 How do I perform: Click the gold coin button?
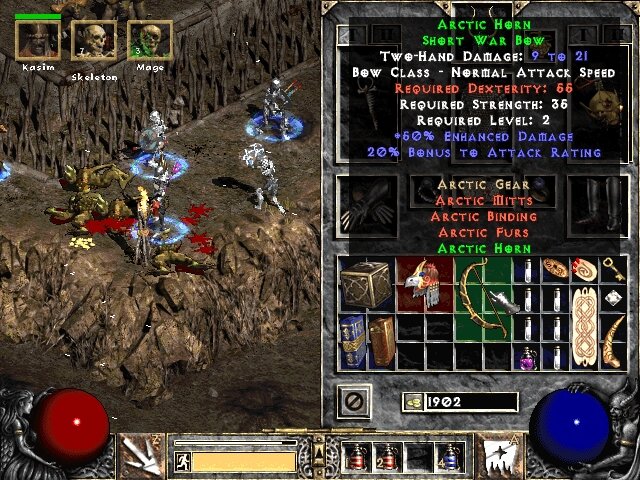click(x=412, y=402)
